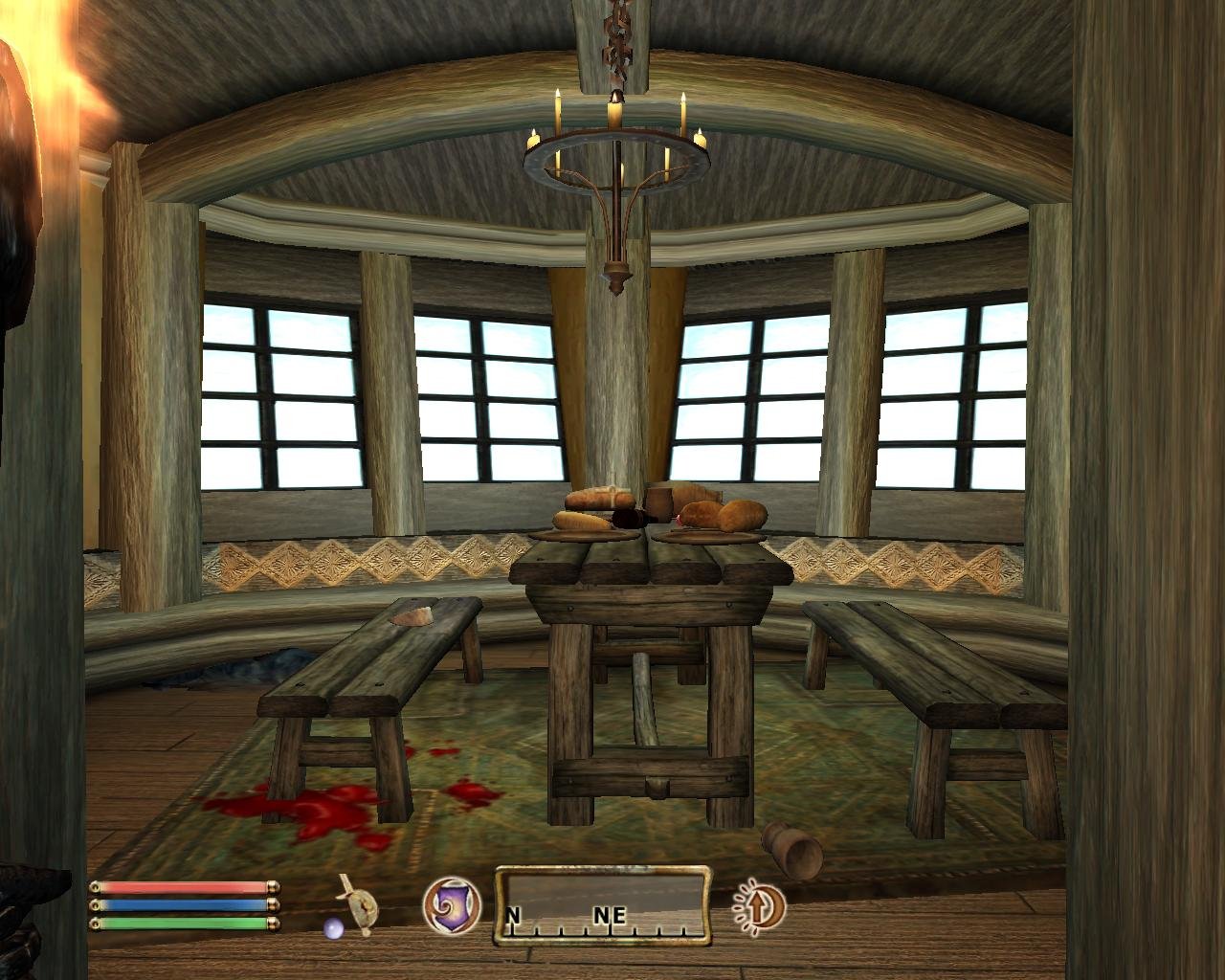Click the glowing level-up arrow icon
Image resolution: width=1225 pixels, height=980 pixels.
tap(759, 909)
